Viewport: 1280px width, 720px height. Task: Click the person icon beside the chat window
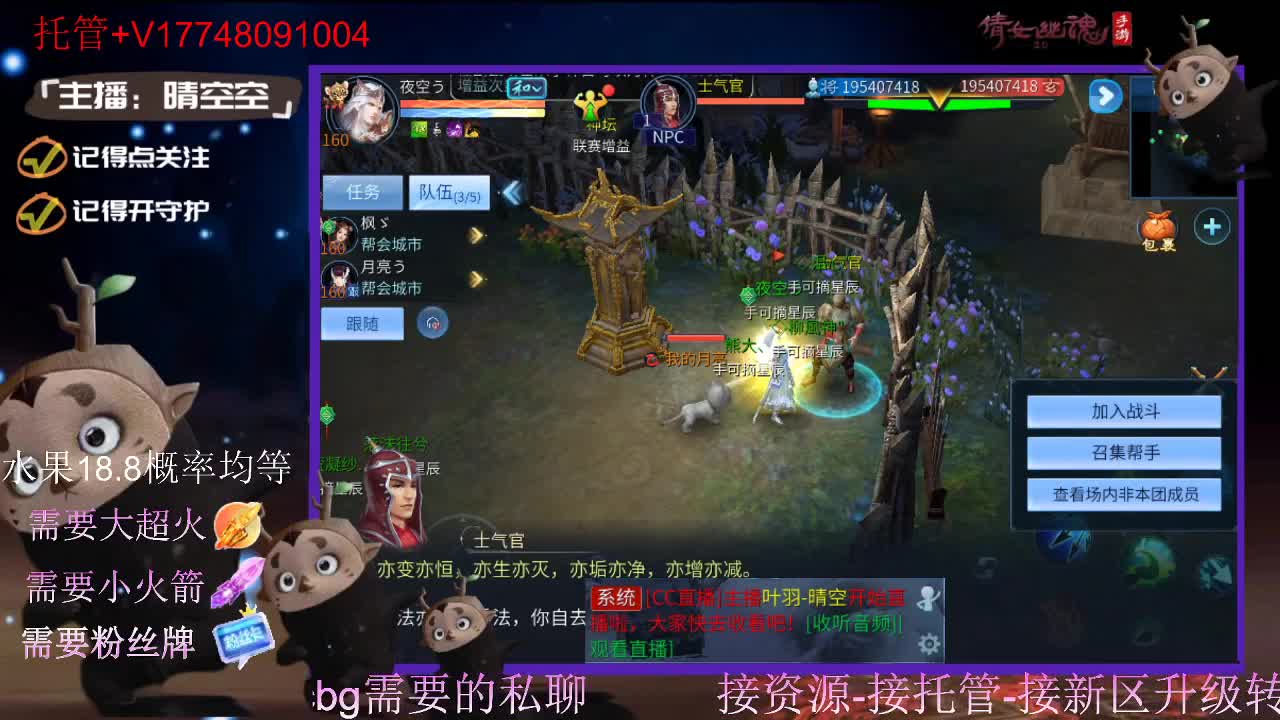(x=929, y=597)
